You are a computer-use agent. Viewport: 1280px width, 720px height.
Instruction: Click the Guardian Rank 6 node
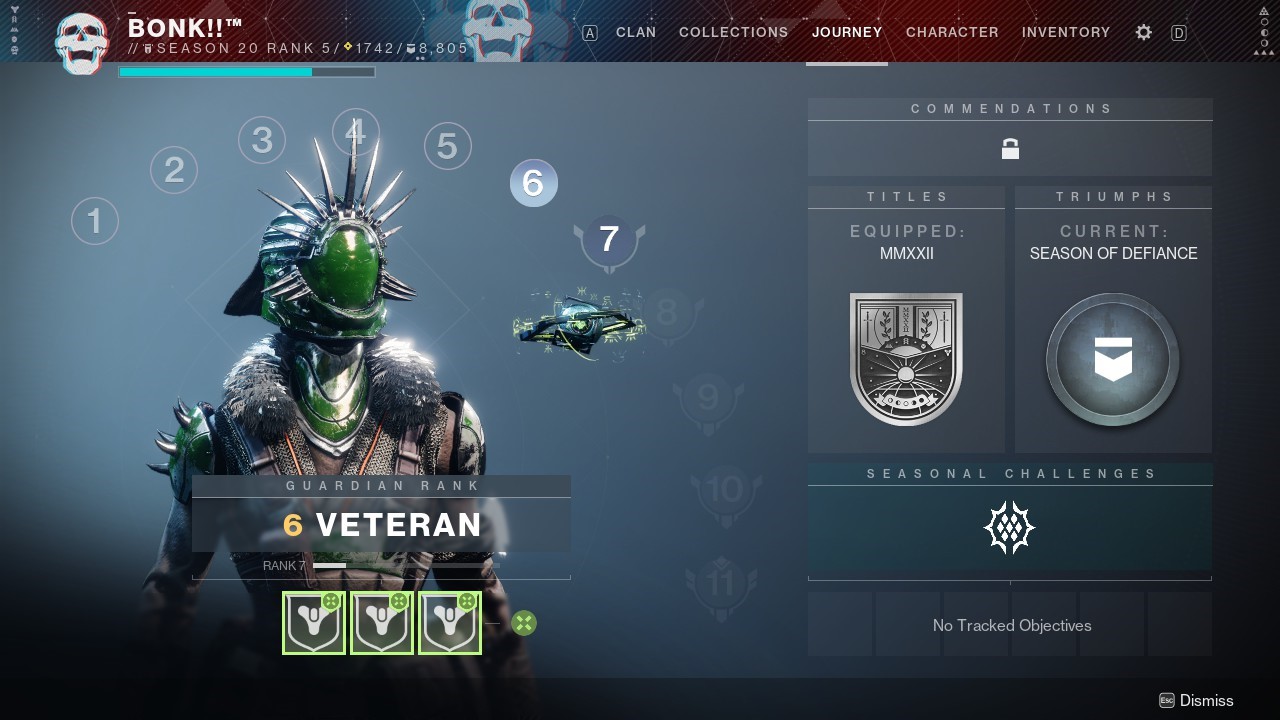tap(533, 183)
